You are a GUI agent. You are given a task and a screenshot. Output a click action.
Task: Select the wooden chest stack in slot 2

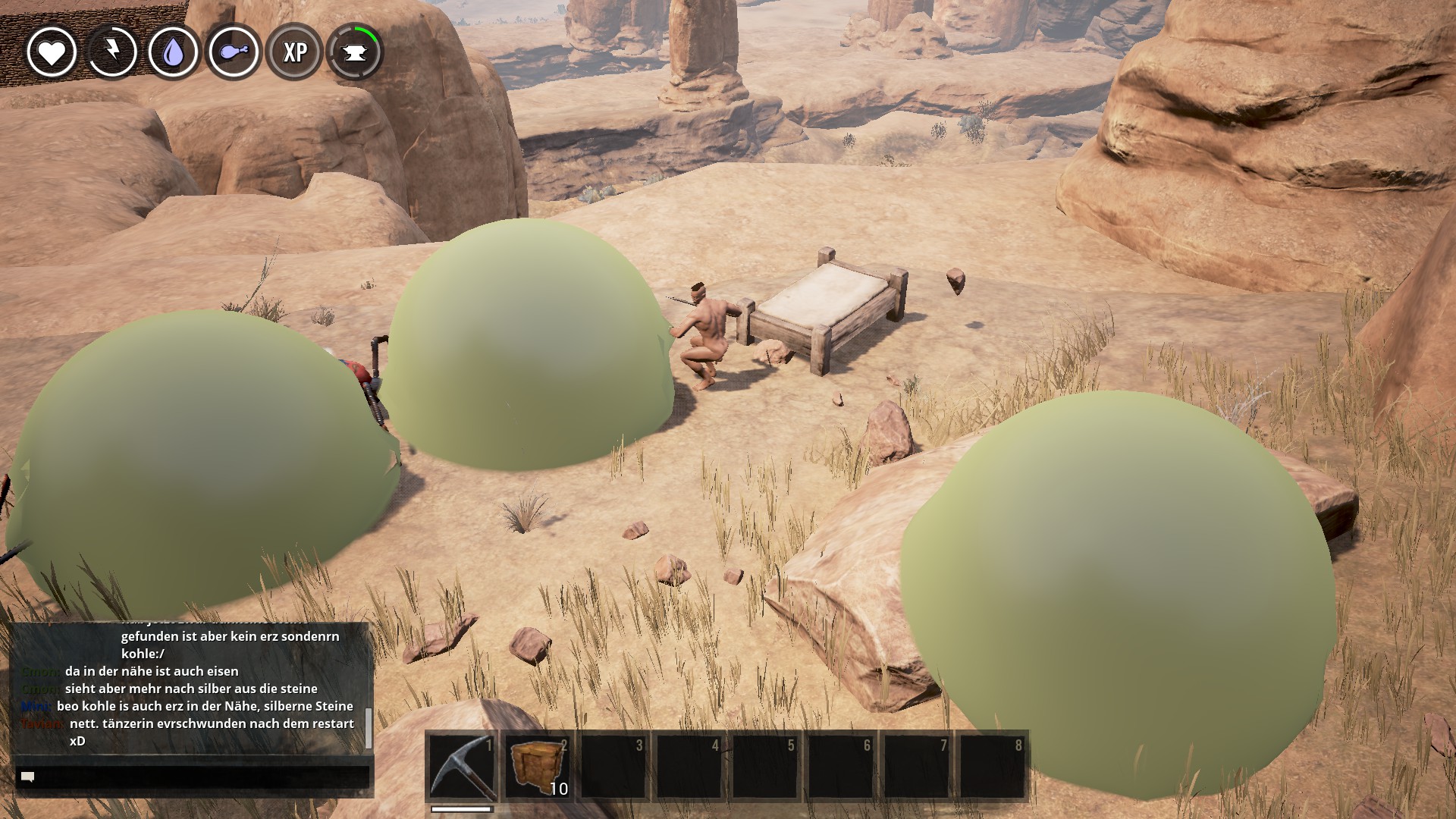tap(538, 766)
